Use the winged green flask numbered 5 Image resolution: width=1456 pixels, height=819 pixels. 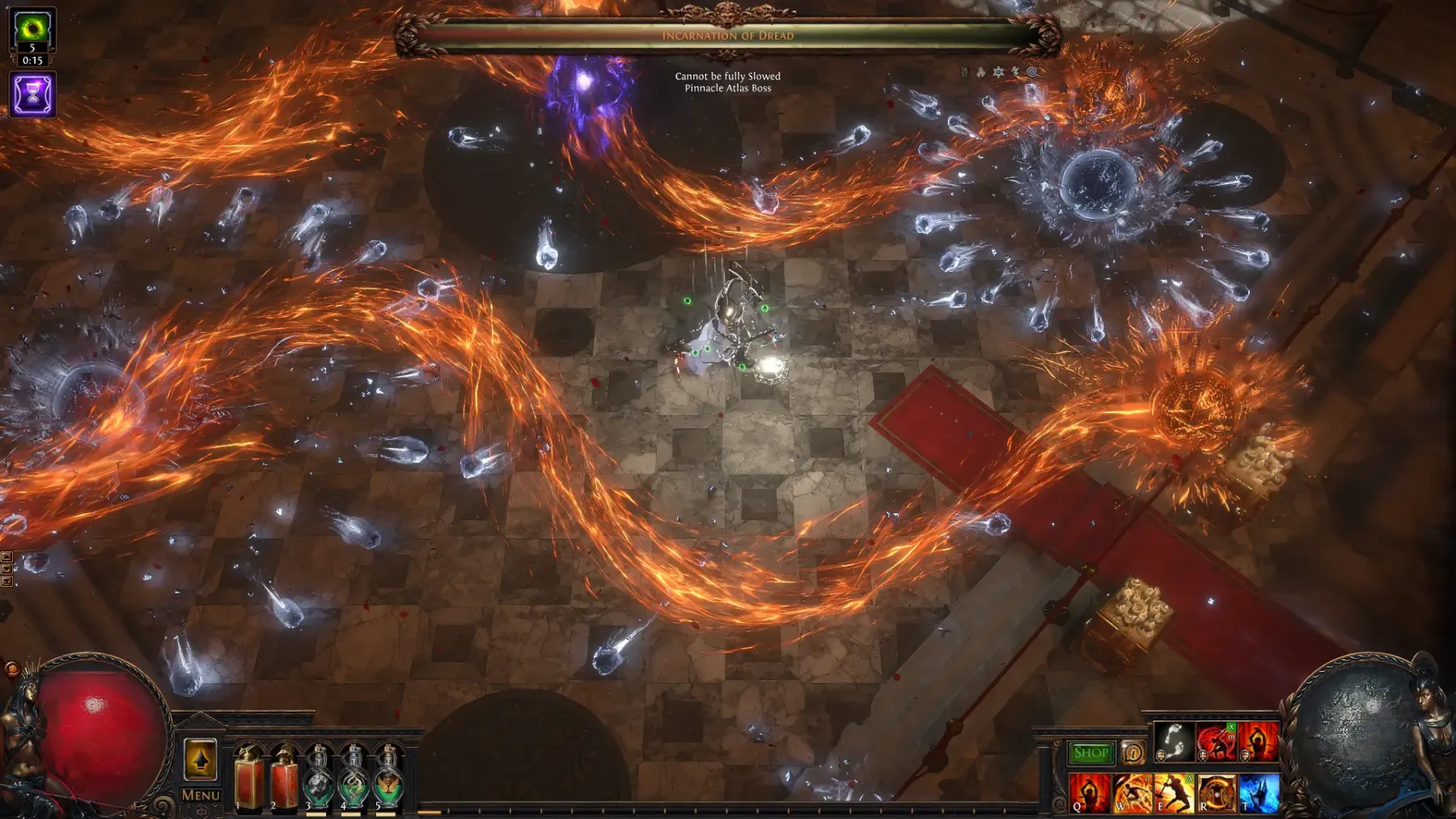[x=388, y=779]
